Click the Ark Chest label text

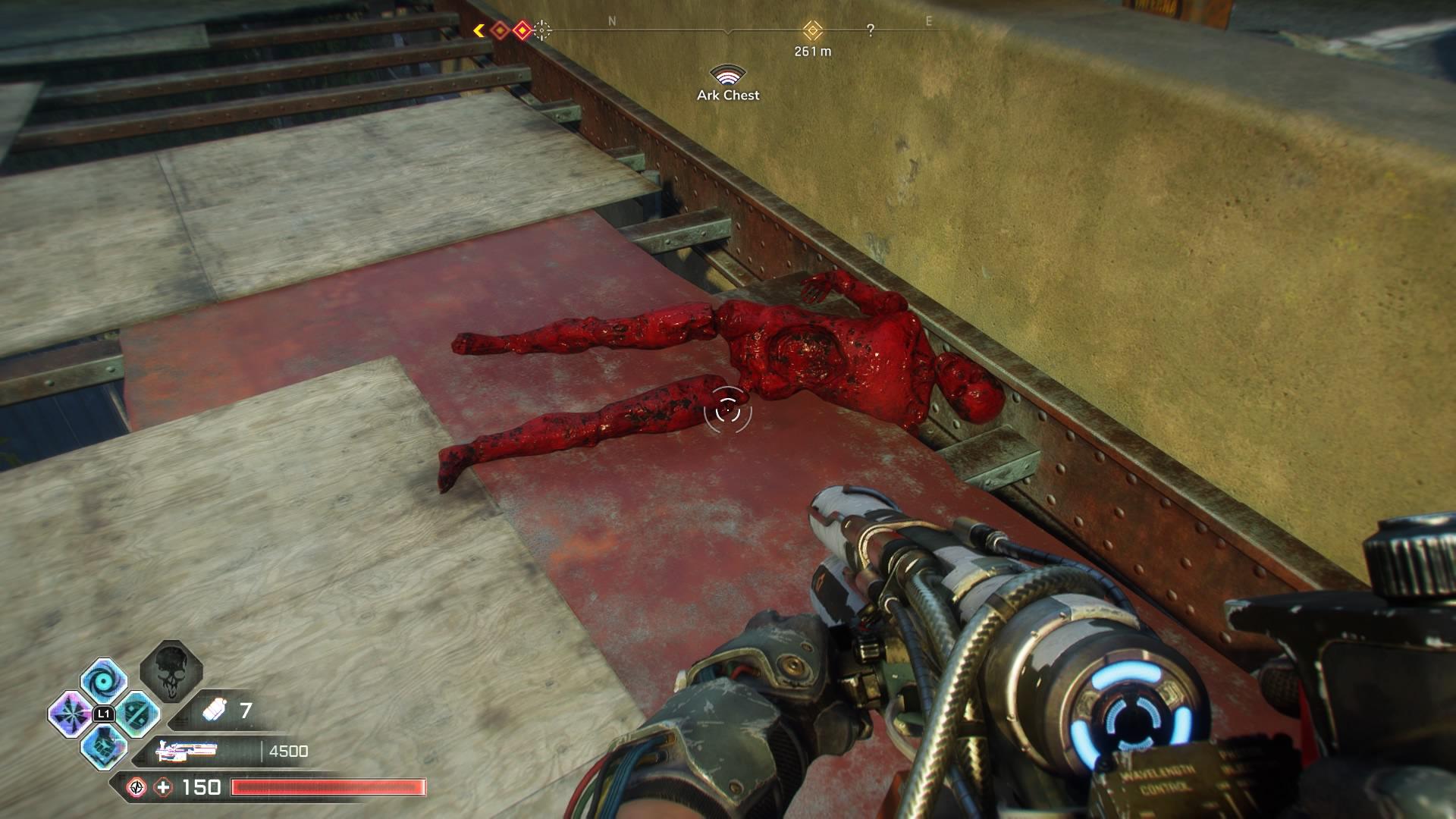click(728, 95)
